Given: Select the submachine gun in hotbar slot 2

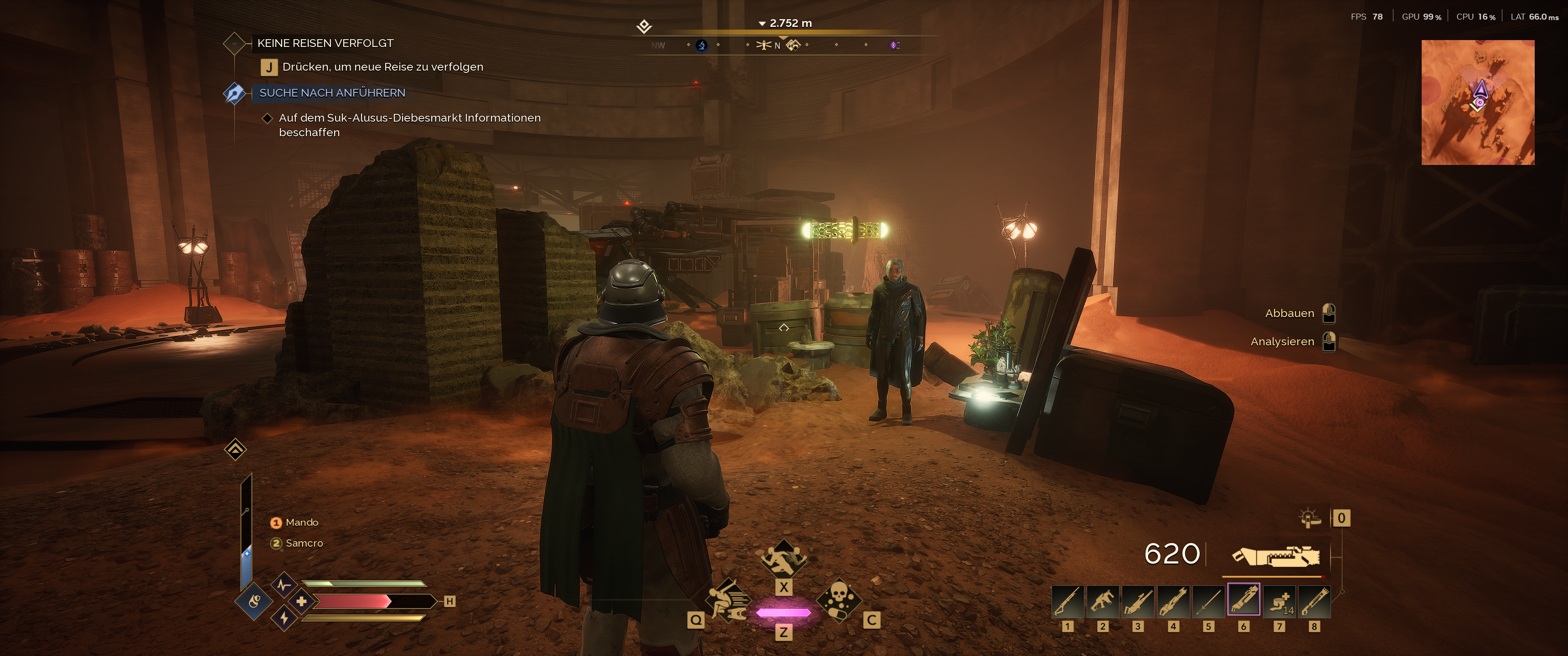Looking at the screenshot, I should 1102,601.
